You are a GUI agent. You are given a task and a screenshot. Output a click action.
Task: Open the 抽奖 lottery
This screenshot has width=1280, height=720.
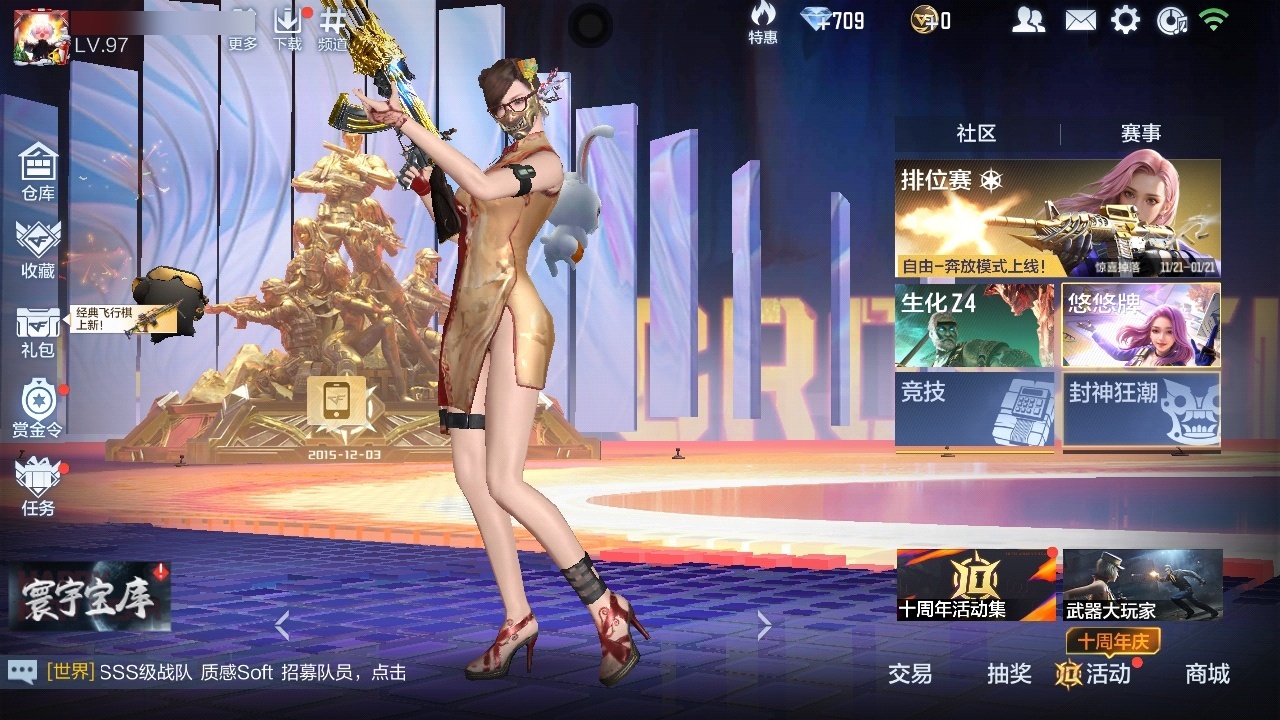pyautogui.click(x=1010, y=675)
